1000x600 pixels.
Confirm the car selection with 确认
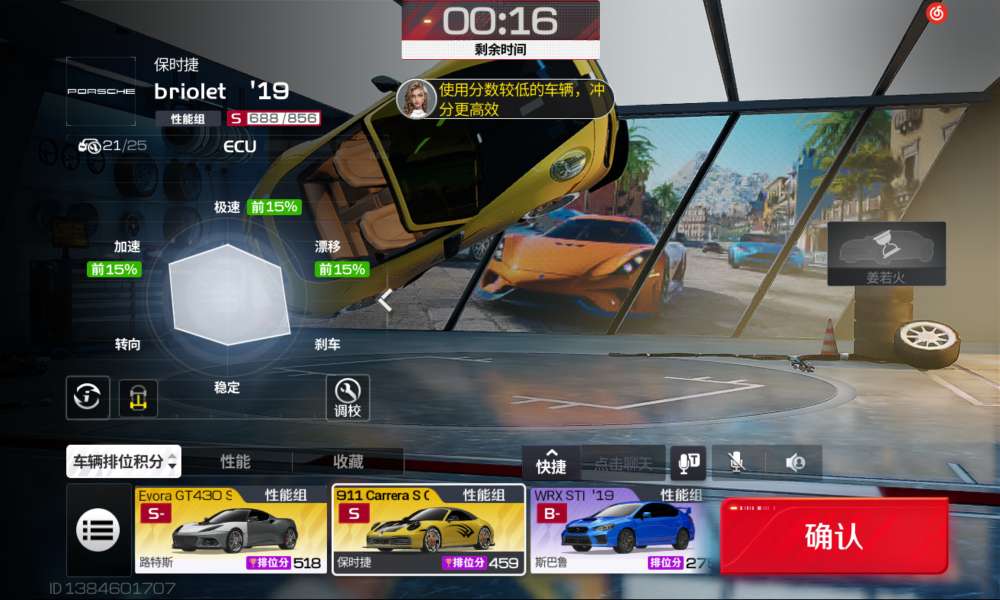[833, 536]
